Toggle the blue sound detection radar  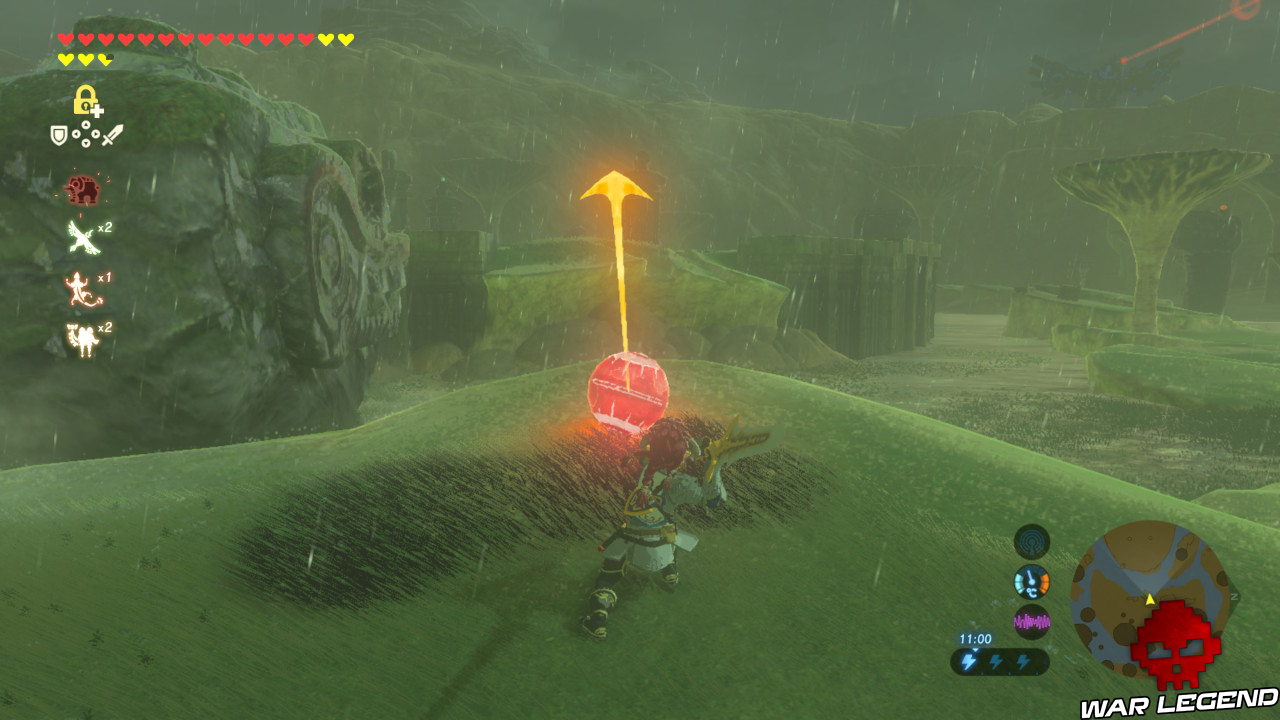[1031, 542]
